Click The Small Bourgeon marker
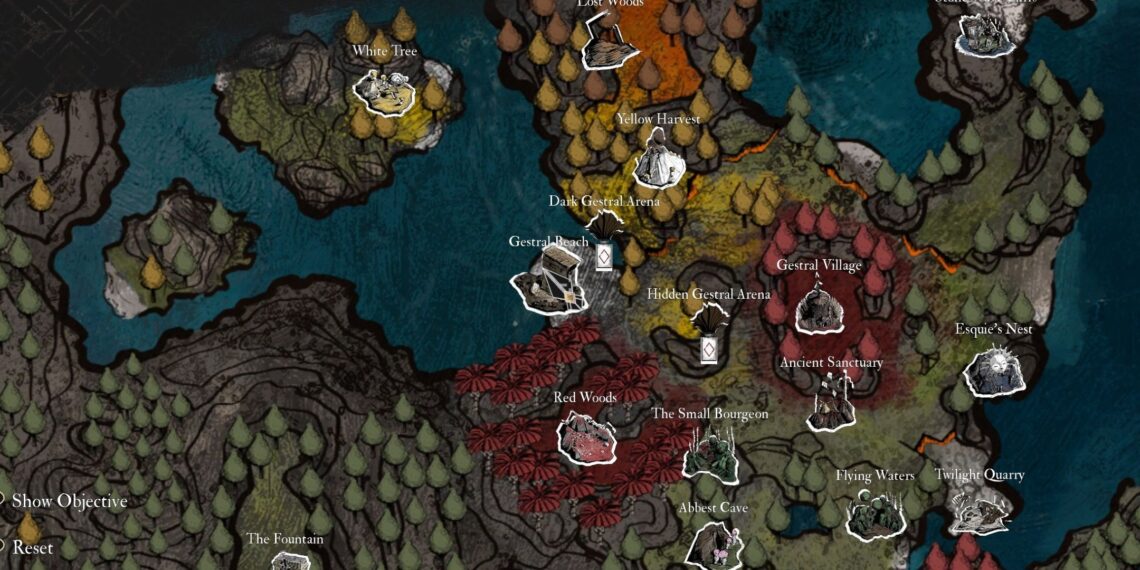Image resolution: width=1140 pixels, height=570 pixels. (710, 453)
